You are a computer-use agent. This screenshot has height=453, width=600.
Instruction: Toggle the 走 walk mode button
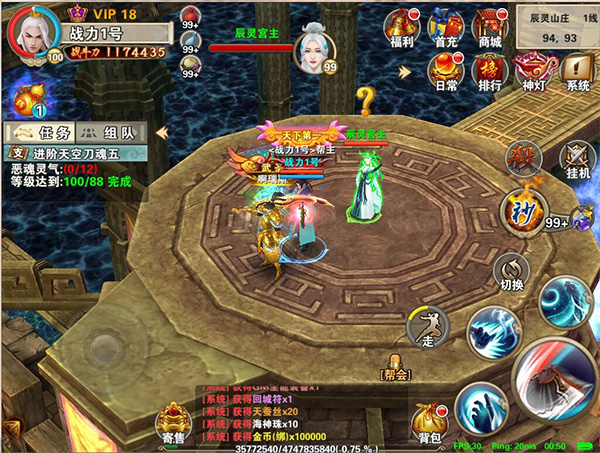[x=425, y=330]
